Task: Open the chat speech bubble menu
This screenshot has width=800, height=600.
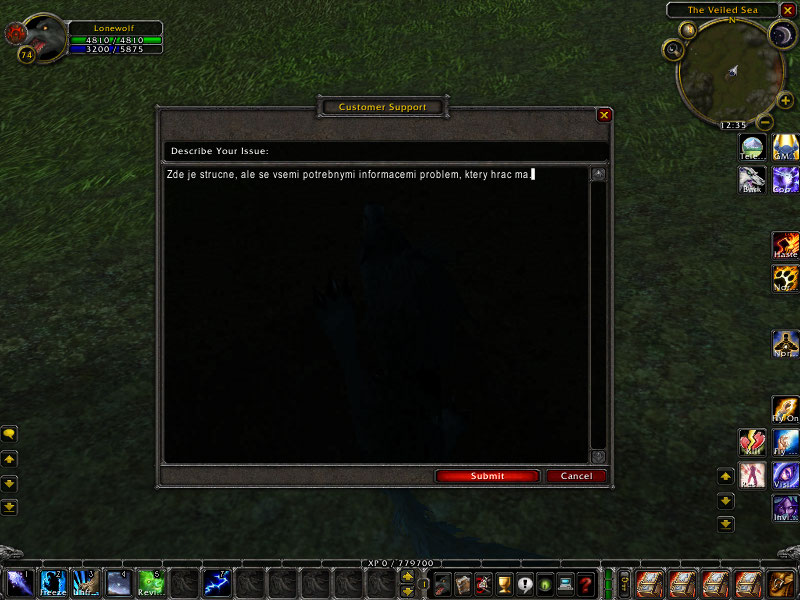Action: tap(9, 434)
